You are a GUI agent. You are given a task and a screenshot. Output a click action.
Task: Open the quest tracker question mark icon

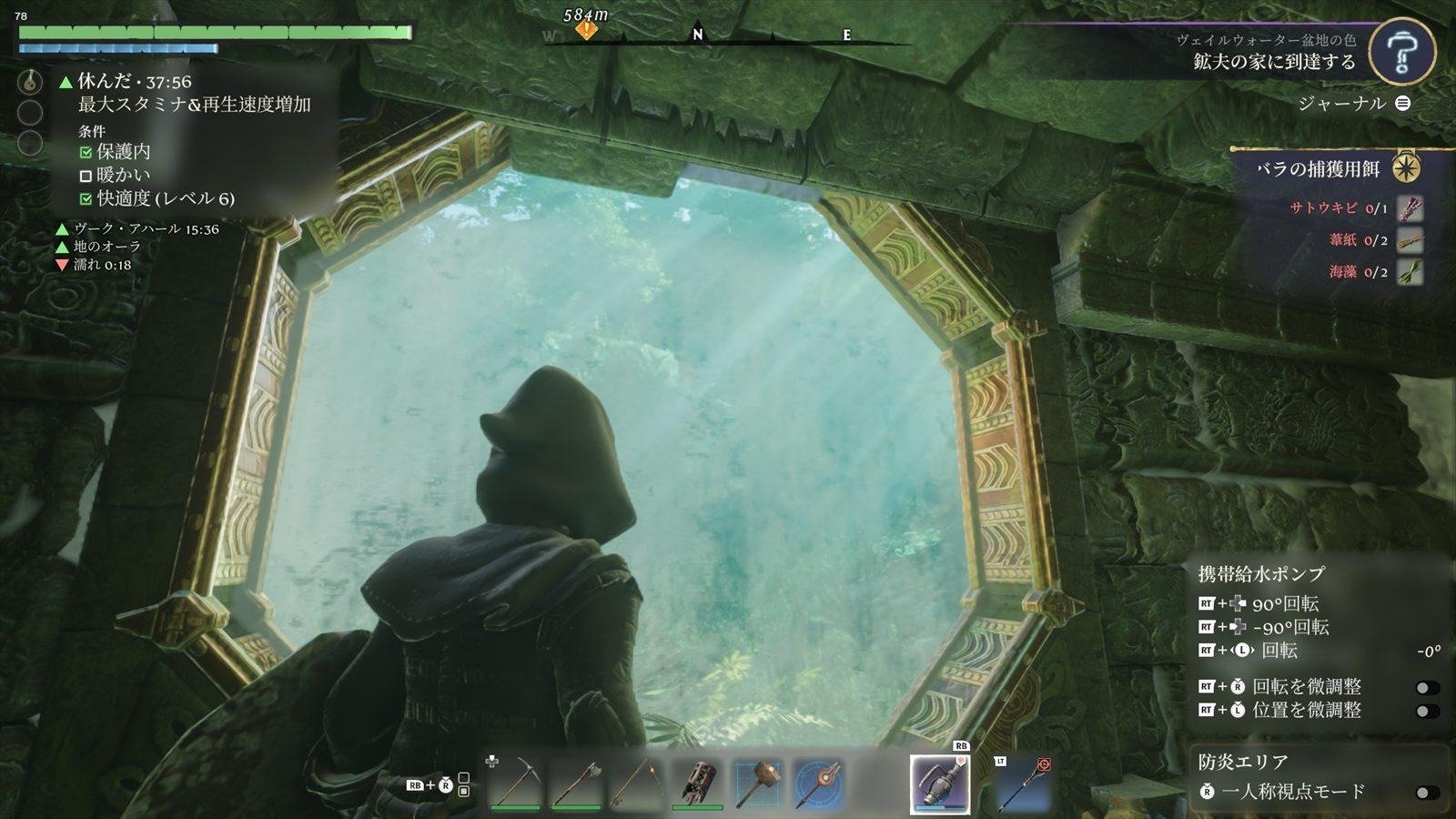(x=1401, y=54)
